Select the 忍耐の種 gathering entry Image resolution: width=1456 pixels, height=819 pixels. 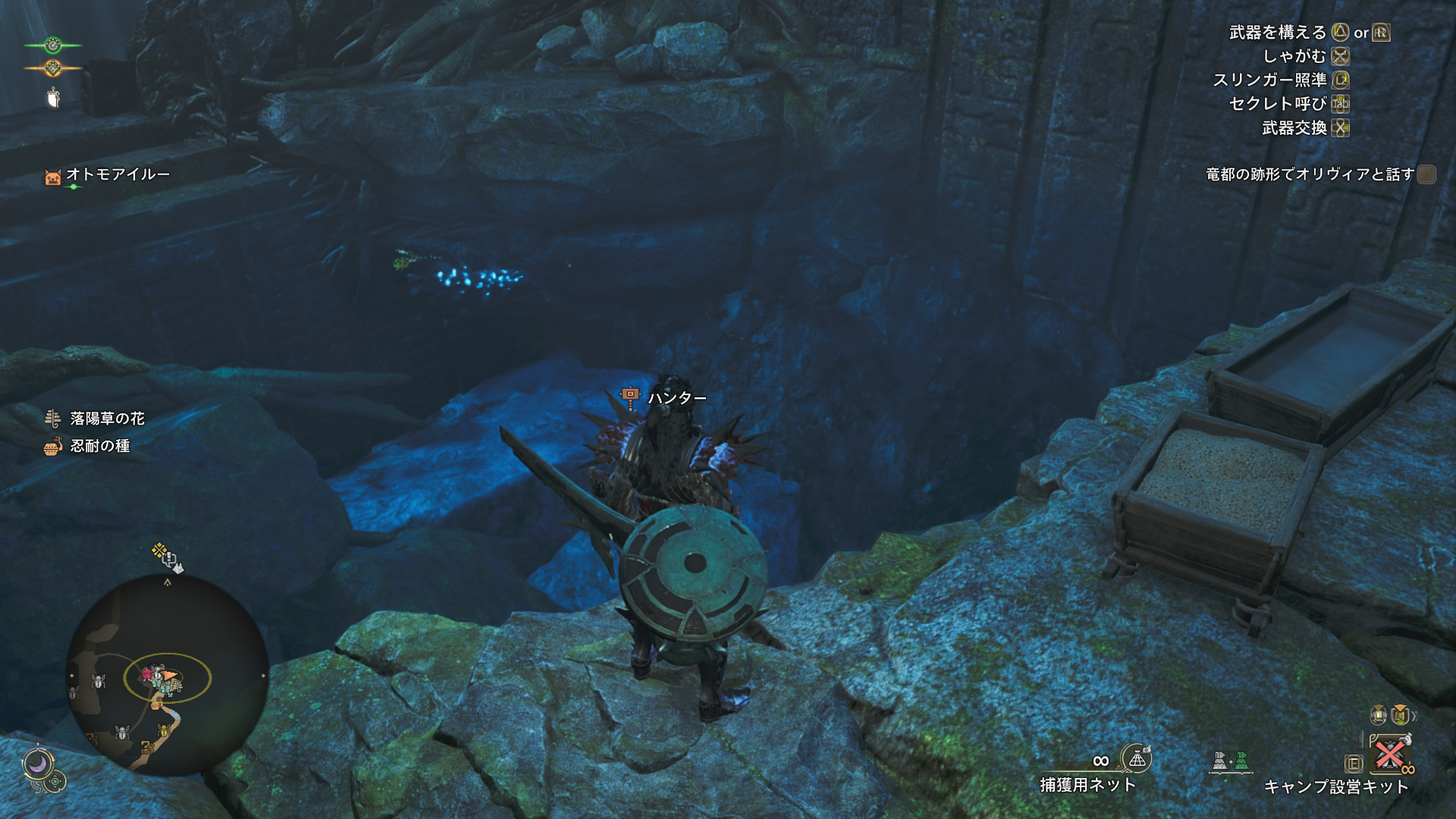(x=99, y=446)
